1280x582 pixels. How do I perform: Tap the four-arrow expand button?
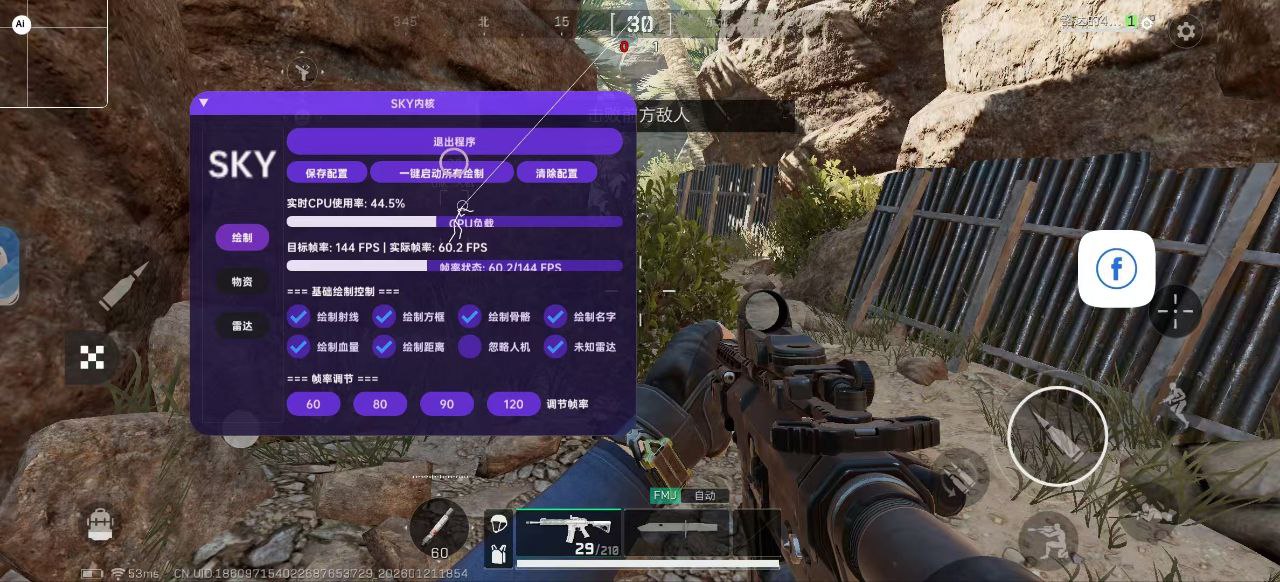92,357
